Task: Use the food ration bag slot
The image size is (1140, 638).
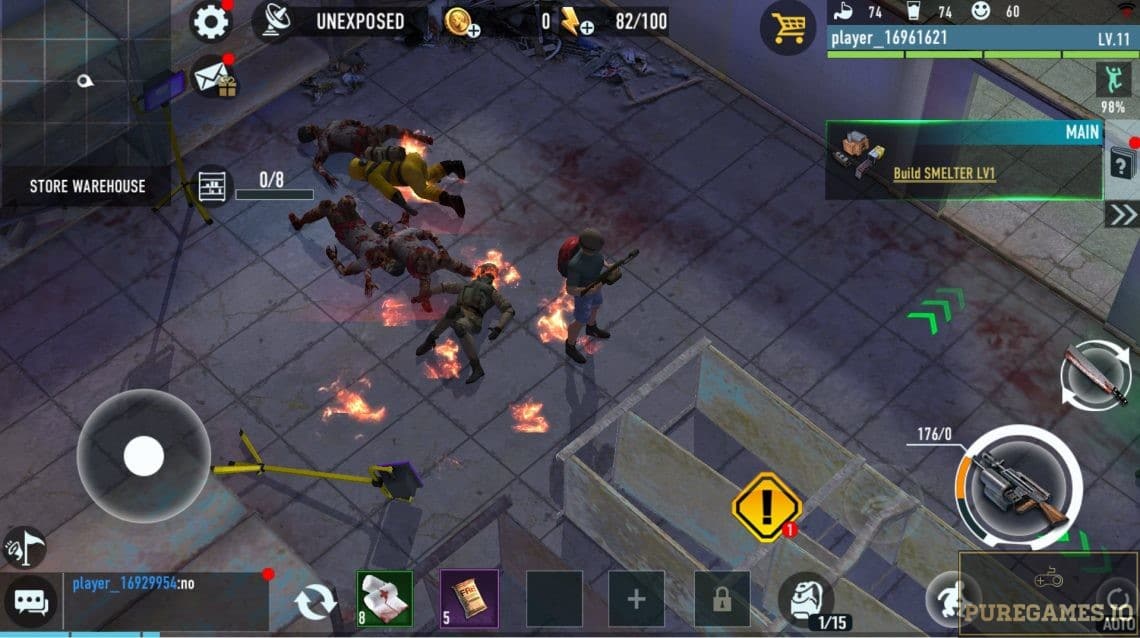Action: pyautogui.click(x=469, y=598)
